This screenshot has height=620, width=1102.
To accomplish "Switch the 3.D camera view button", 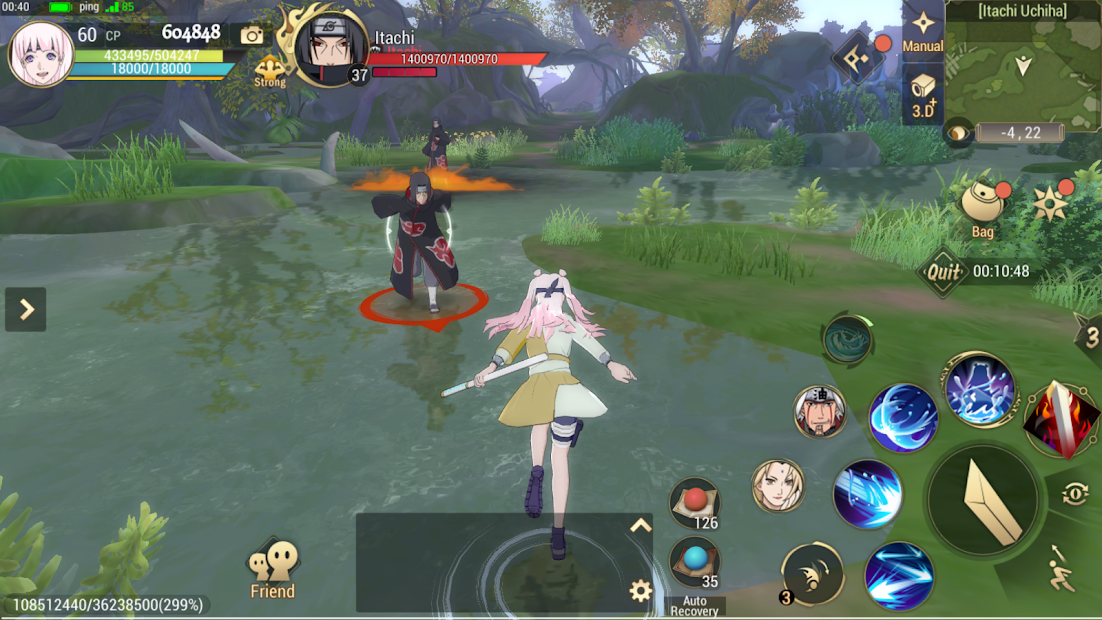I will pos(922,97).
